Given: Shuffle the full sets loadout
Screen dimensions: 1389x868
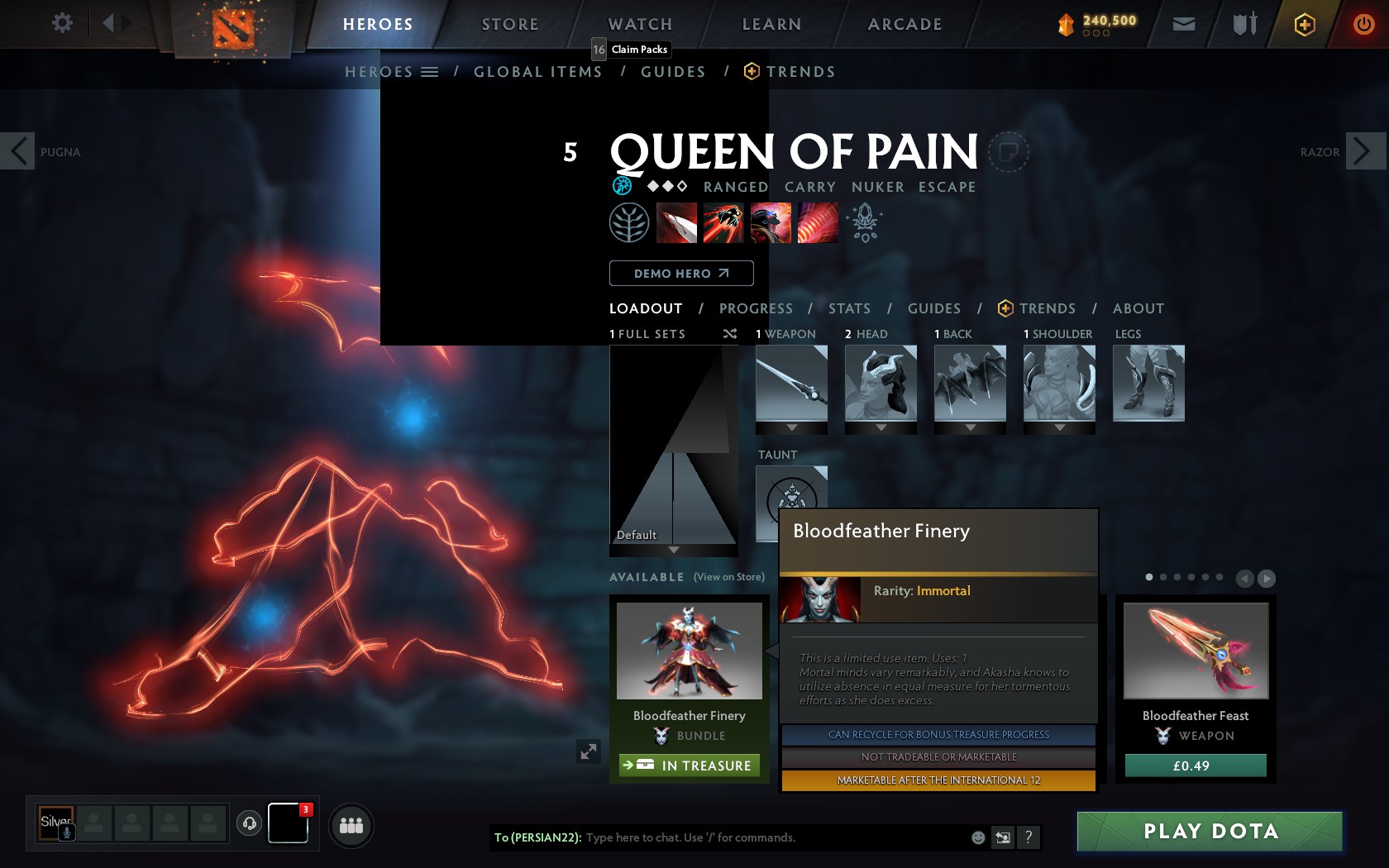Looking at the screenshot, I should coord(728,335).
